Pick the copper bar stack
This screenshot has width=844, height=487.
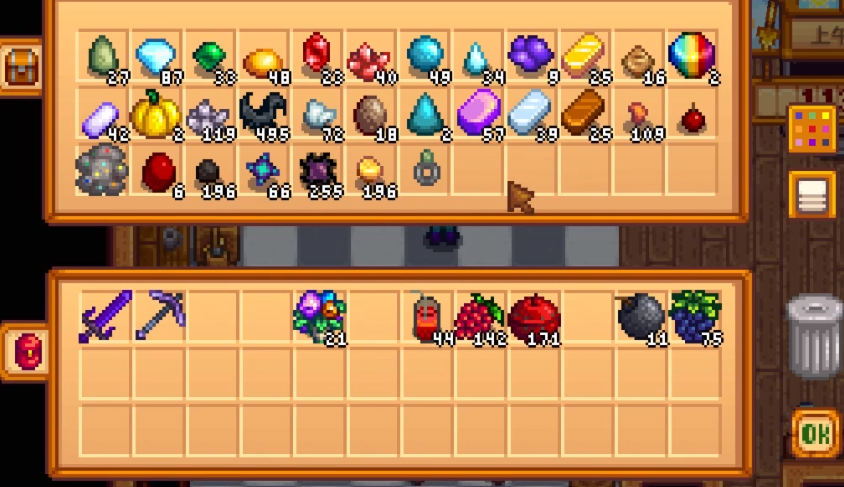(583, 114)
